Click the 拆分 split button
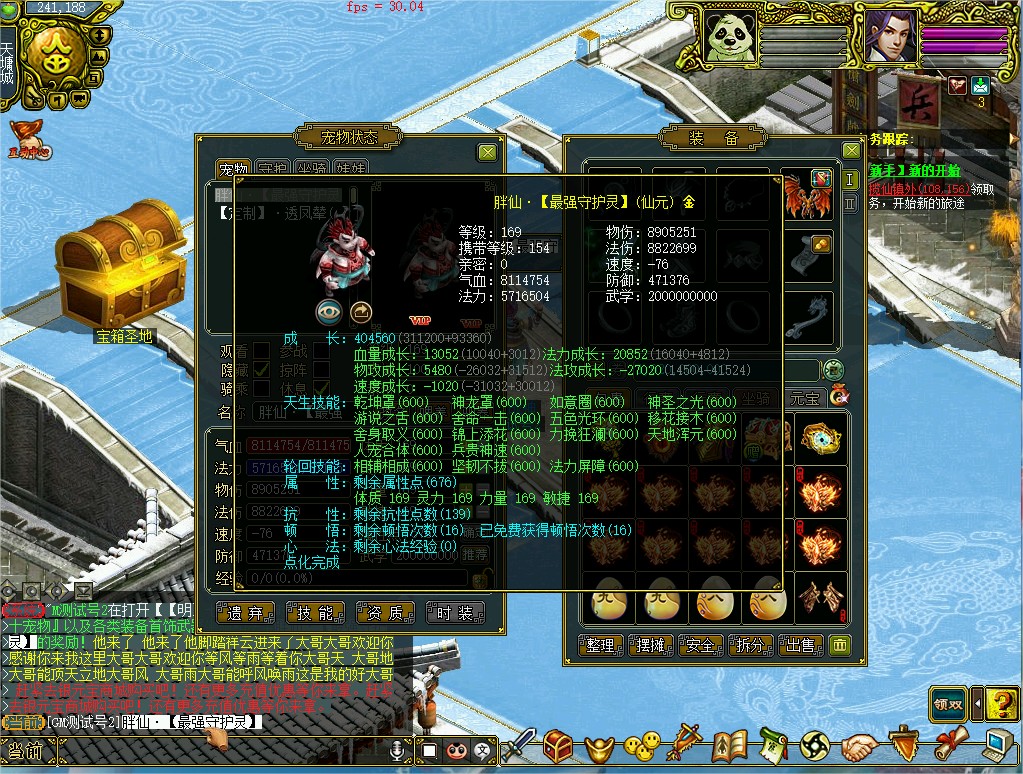This screenshot has width=1023, height=774. [750, 645]
